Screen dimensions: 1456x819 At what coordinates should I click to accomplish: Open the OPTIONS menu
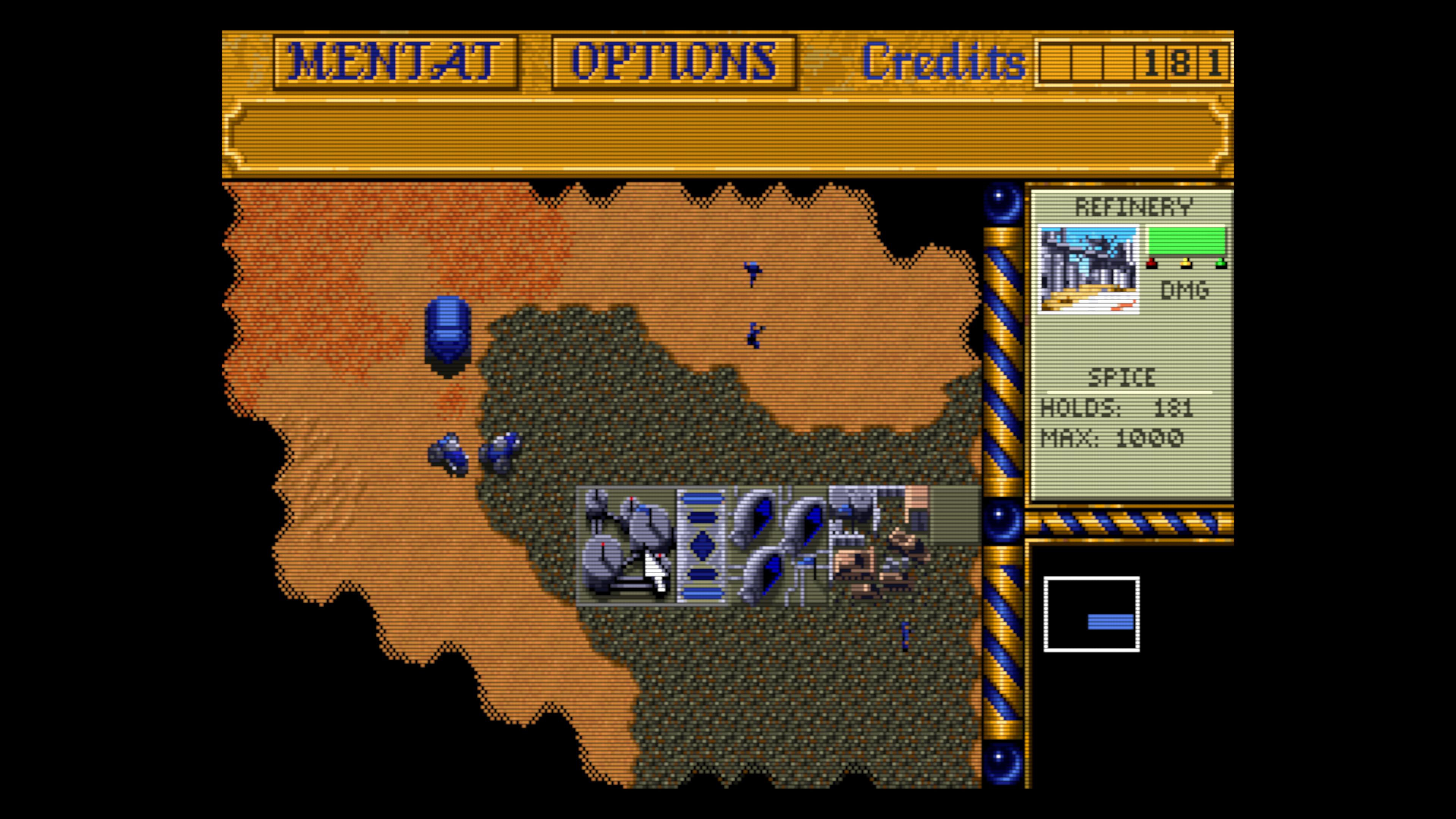coord(674,62)
